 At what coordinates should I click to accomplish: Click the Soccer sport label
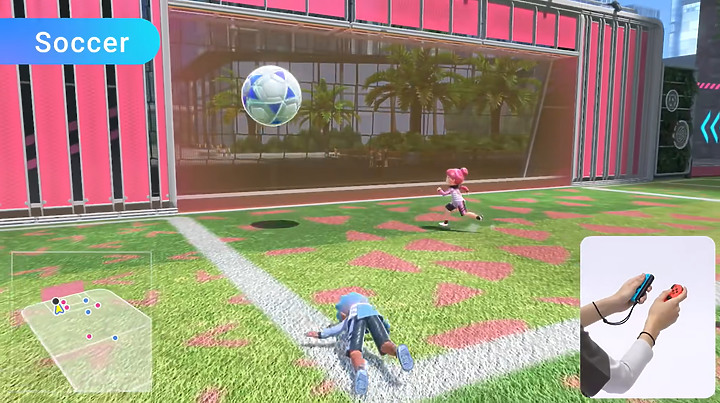[x=81, y=43]
